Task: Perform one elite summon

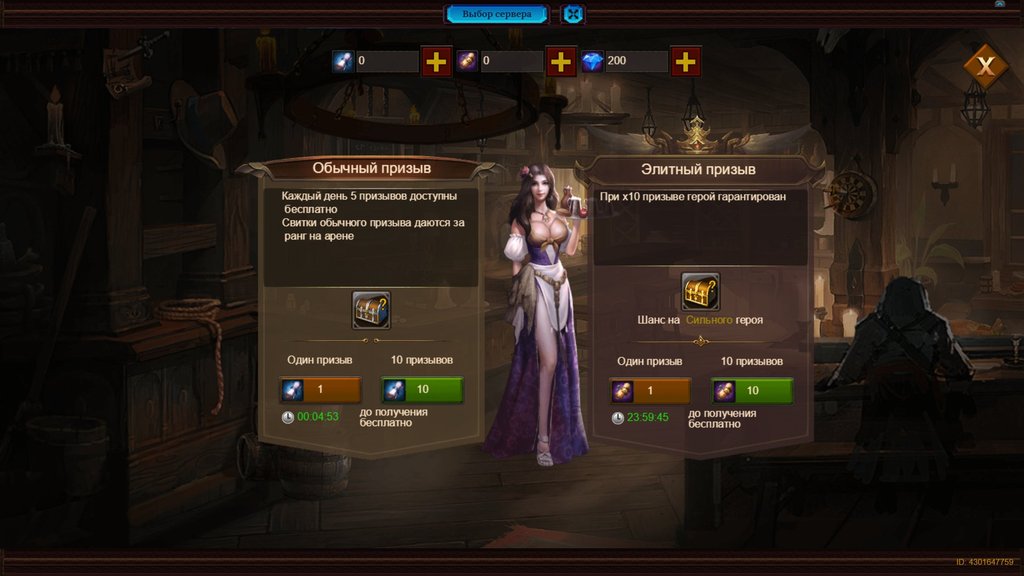Action: [x=649, y=390]
